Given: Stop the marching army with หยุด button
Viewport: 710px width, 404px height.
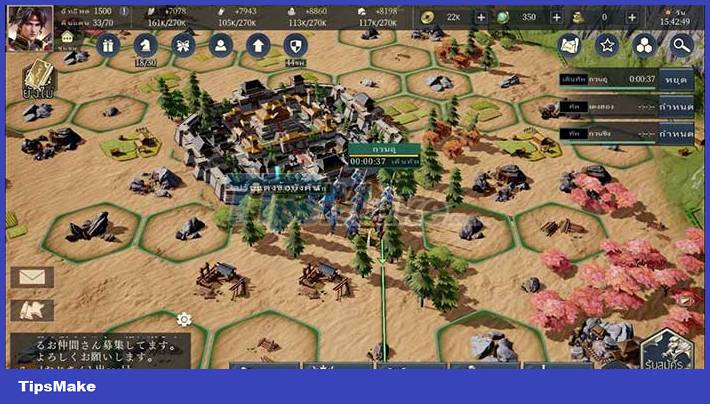Looking at the screenshot, I should tap(675, 79).
